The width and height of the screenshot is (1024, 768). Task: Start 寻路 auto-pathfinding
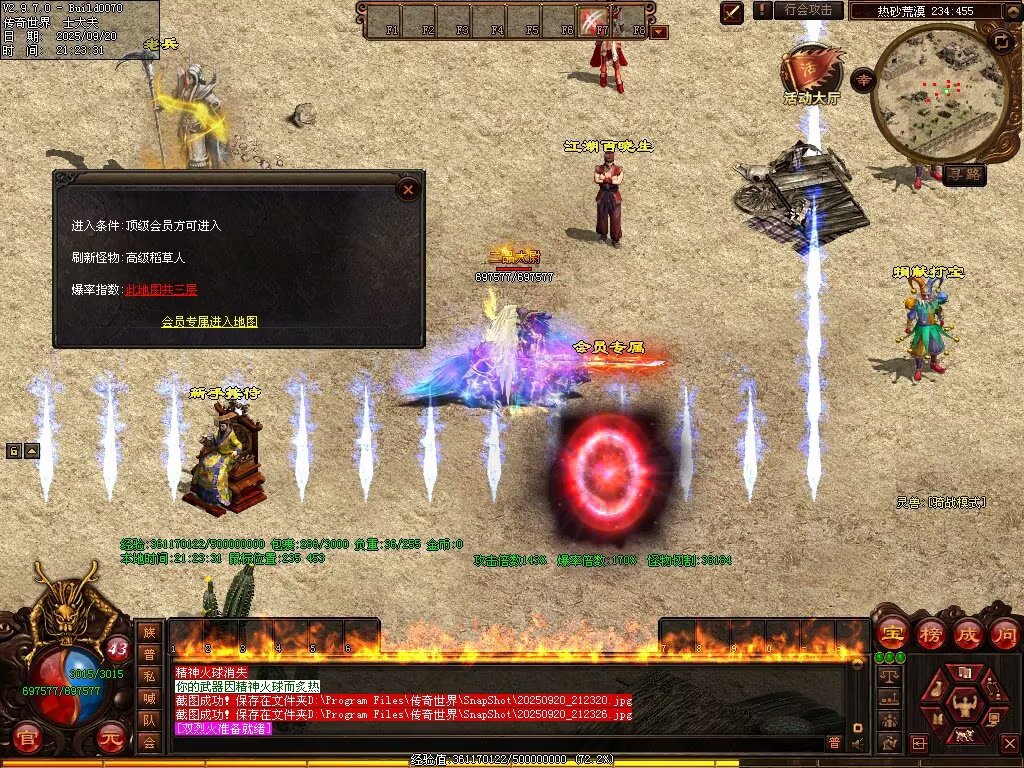coord(964,175)
